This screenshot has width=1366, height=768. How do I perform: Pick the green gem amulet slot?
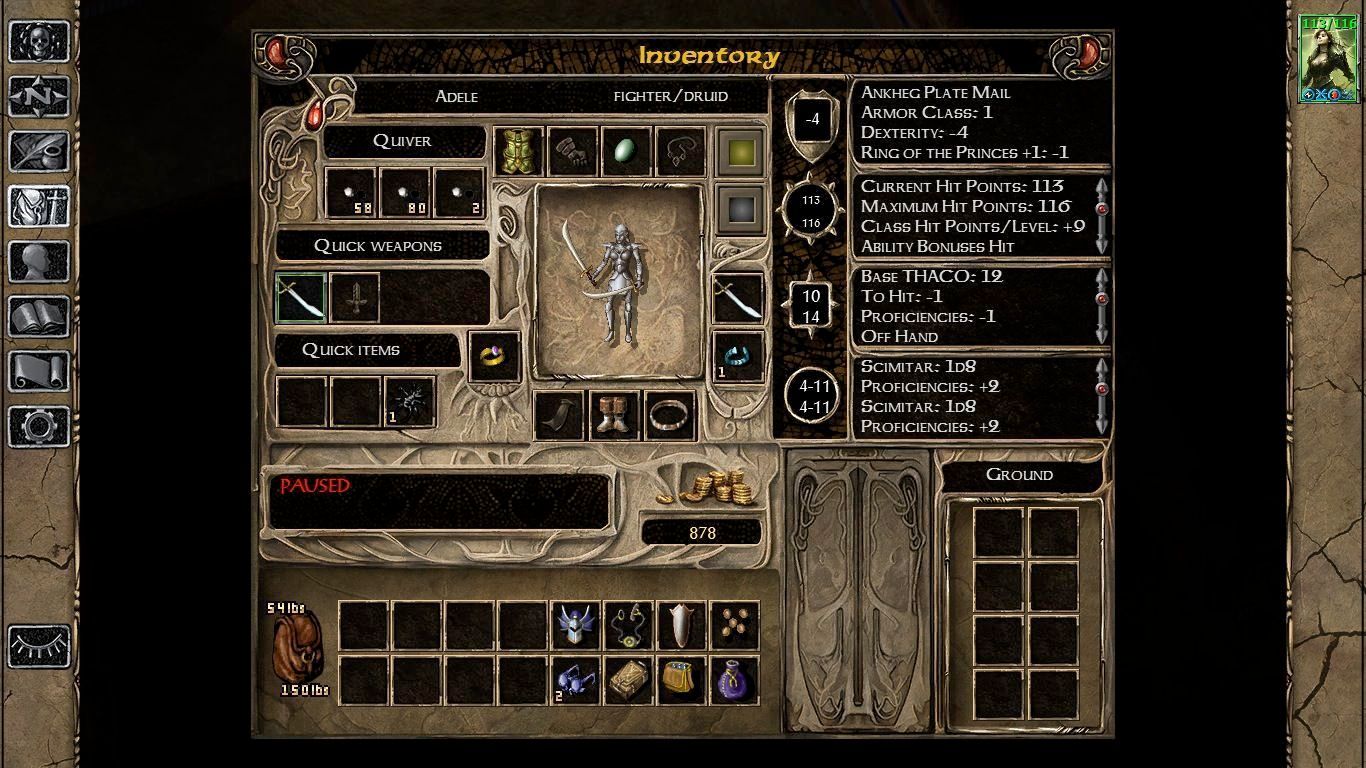(x=627, y=152)
